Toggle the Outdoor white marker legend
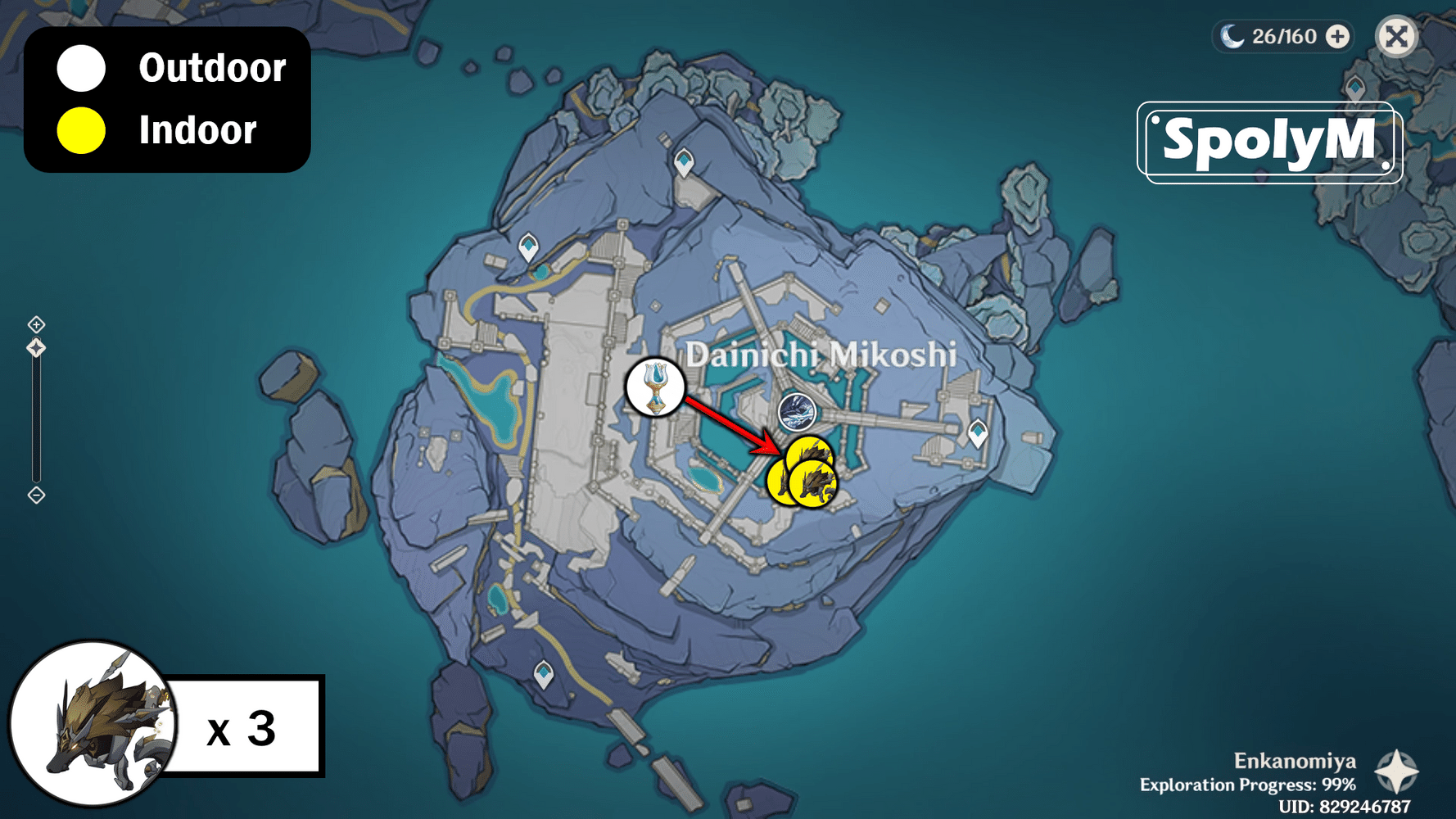 click(x=79, y=69)
